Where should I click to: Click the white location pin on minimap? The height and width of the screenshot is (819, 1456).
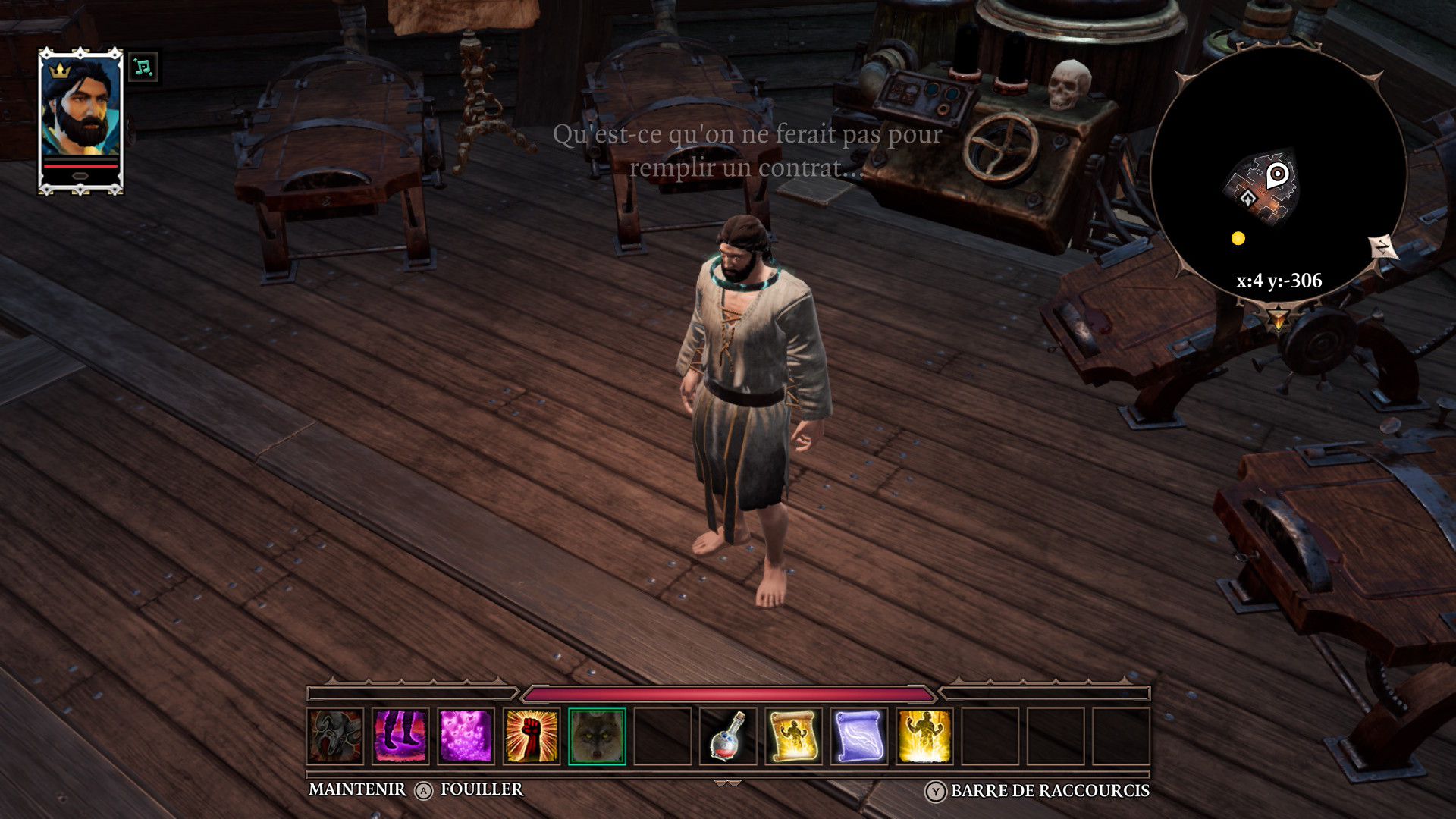(x=1278, y=175)
